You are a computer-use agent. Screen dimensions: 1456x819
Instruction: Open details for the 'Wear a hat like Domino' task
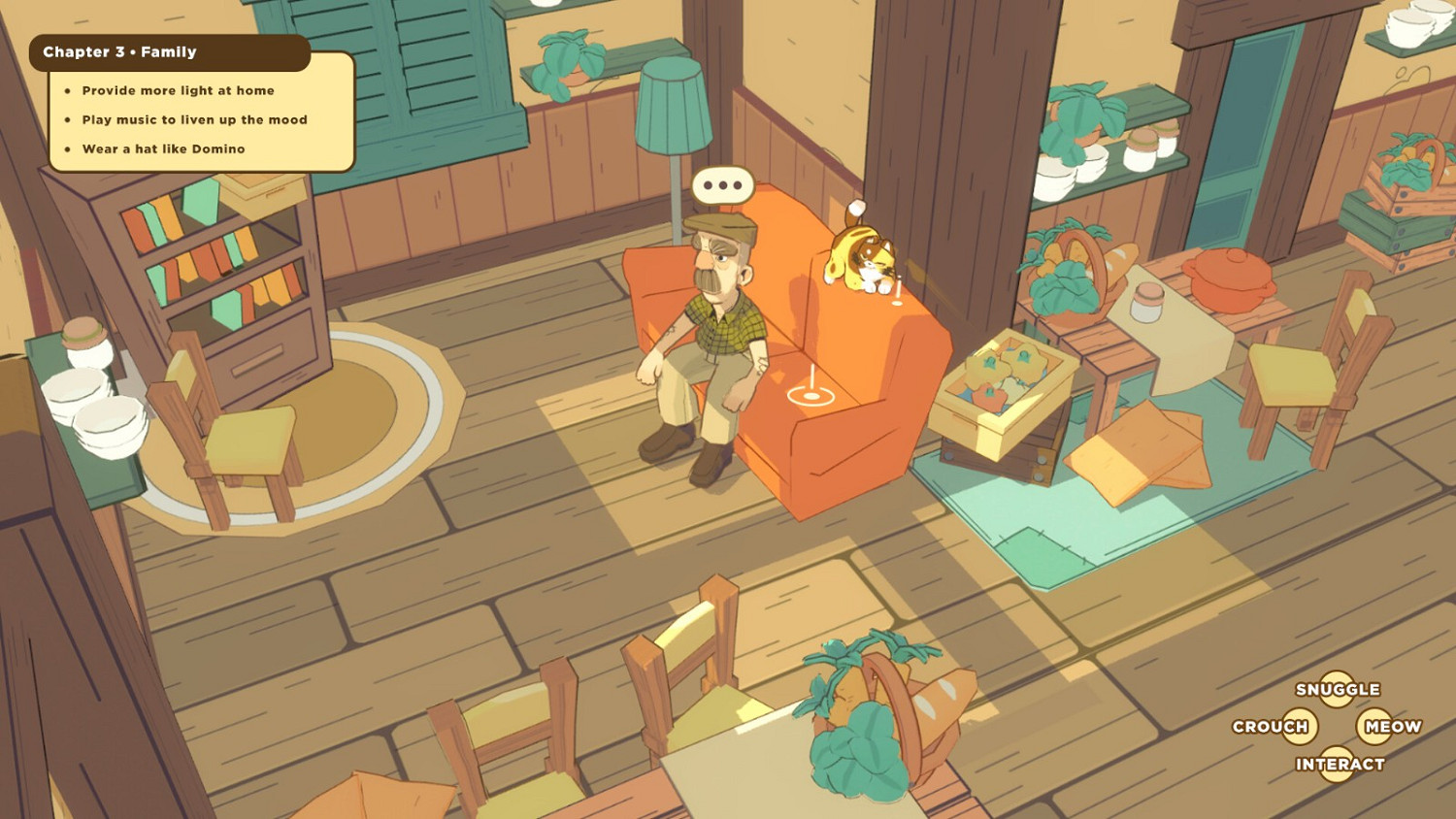click(x=162, y=148)
